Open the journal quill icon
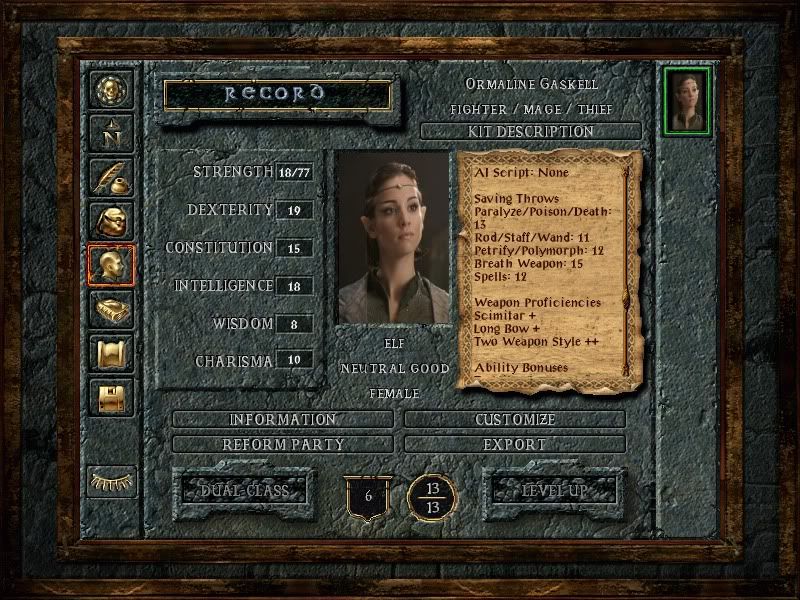This screenshot has height=600, width=800. pyautogui.click(x=108, y=176)
